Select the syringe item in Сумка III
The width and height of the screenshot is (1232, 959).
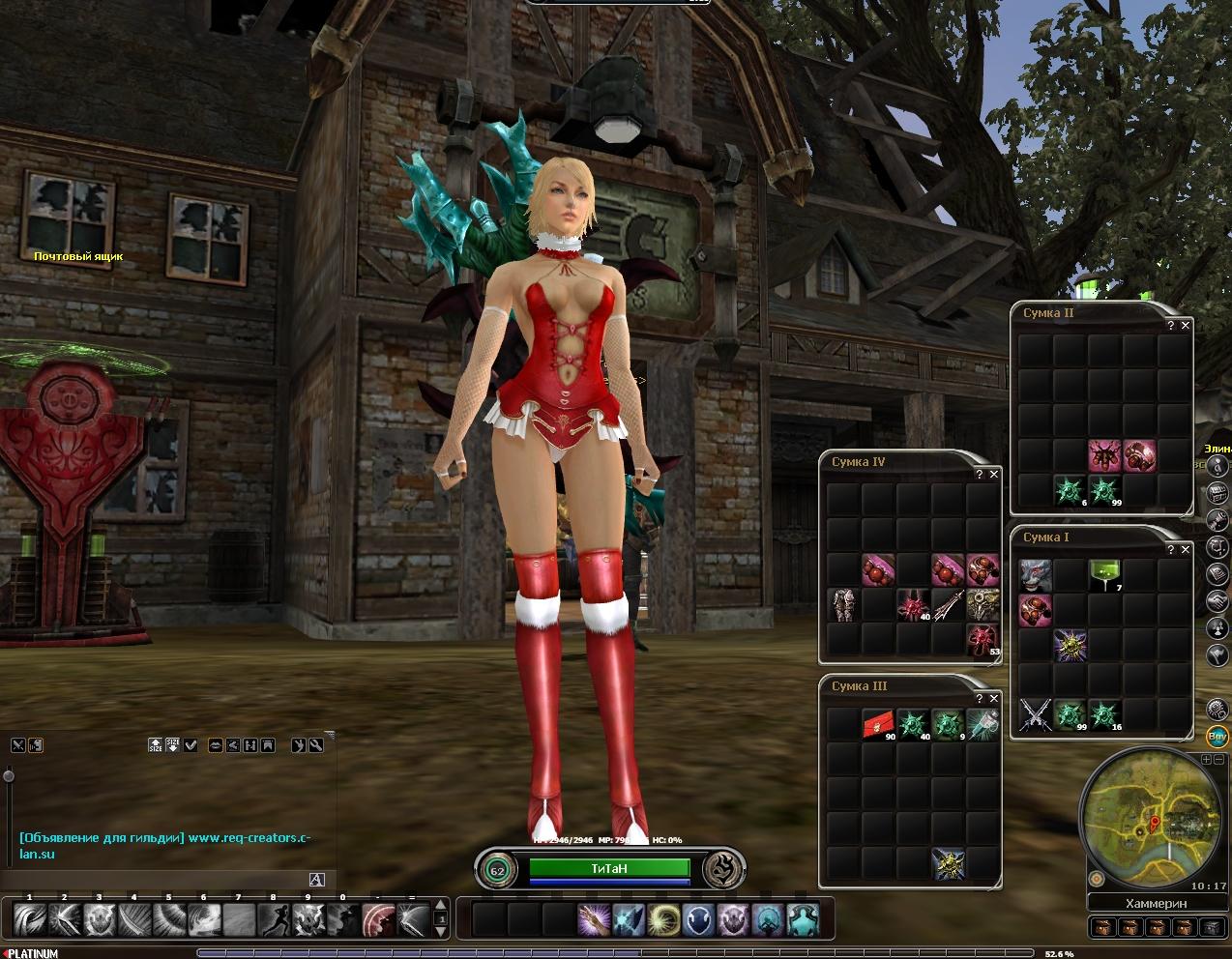983,724
